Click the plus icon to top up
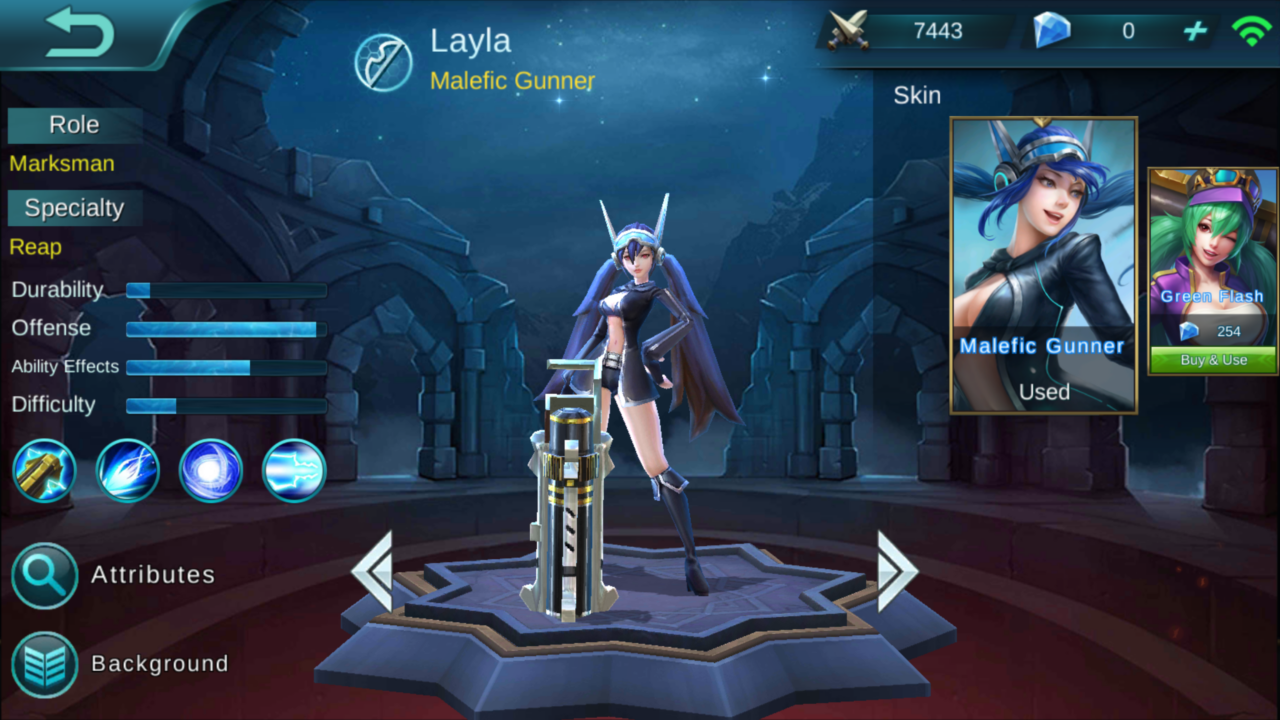 coord(1194,31)
